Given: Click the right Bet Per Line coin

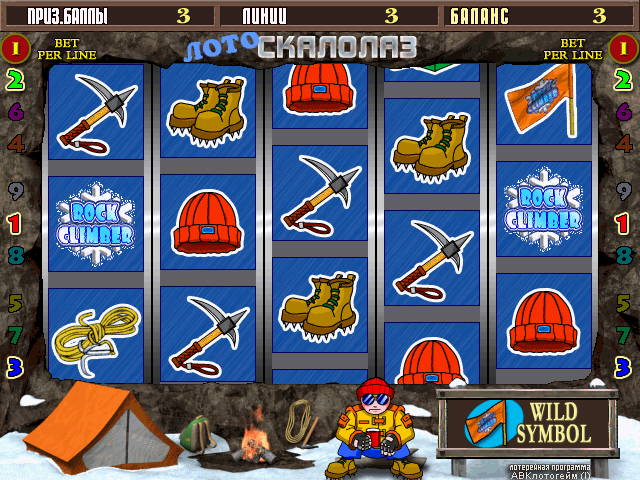Looking at the screenshot, I should click(624, 47).
